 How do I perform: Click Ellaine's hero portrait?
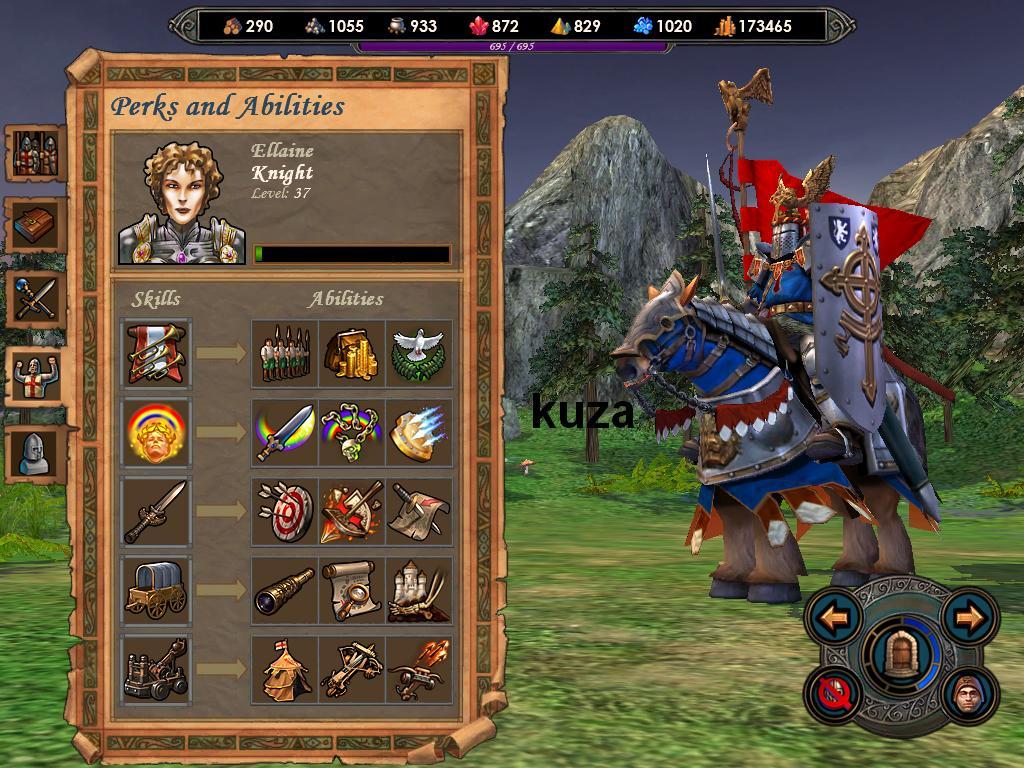(x=182, y=203)
